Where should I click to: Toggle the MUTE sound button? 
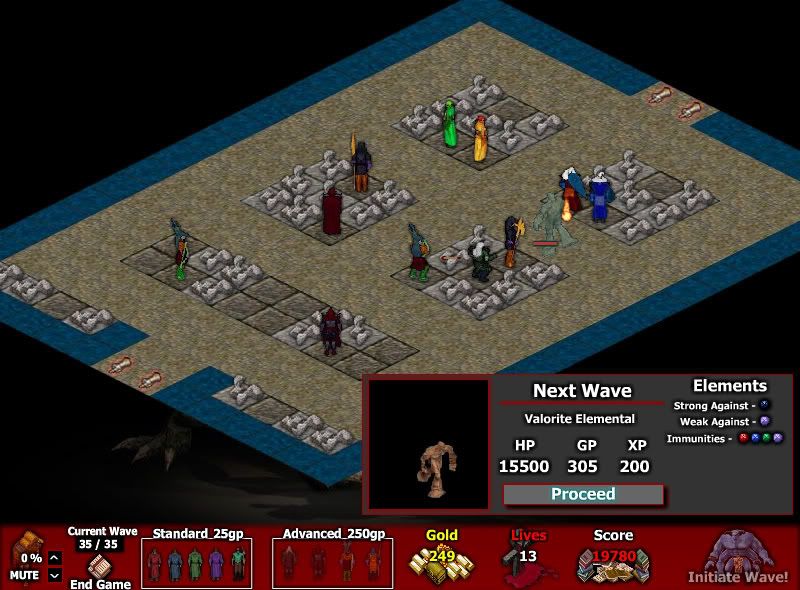[x=24, y=575]
